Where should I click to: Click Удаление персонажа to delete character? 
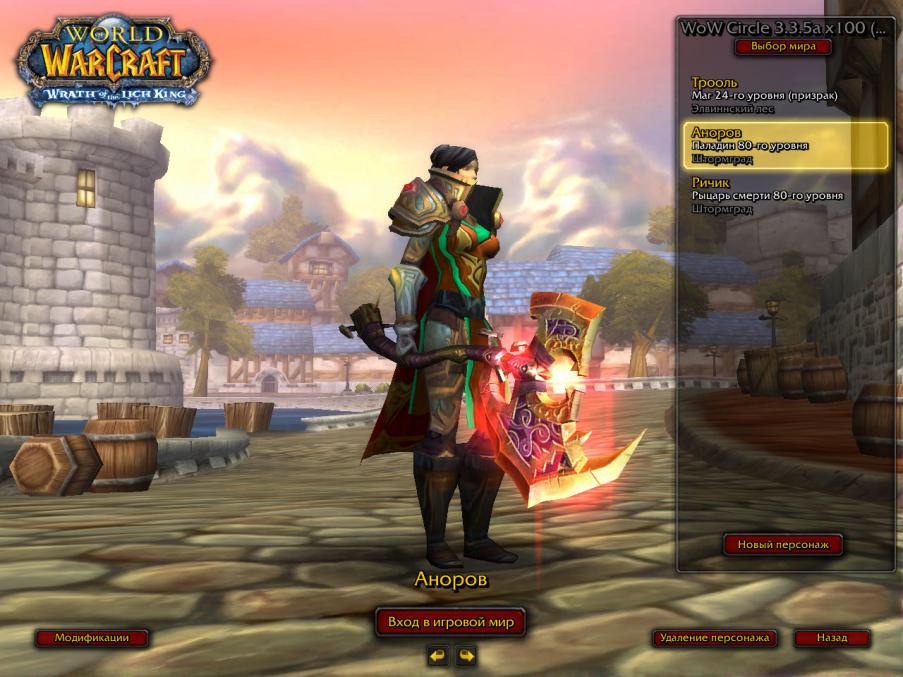[714, 638]
